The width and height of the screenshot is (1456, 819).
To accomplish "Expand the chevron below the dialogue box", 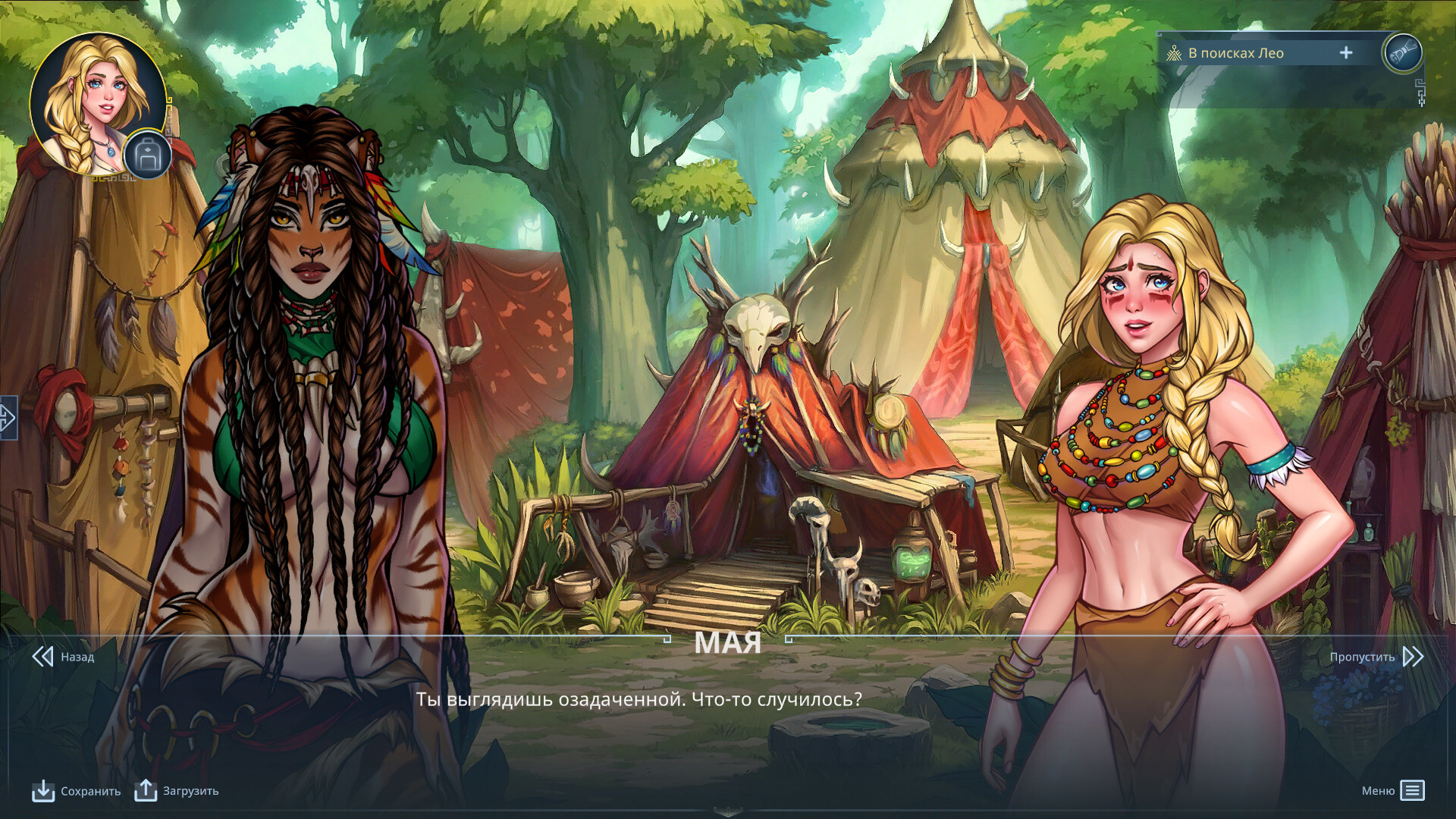I will (728, 814).
